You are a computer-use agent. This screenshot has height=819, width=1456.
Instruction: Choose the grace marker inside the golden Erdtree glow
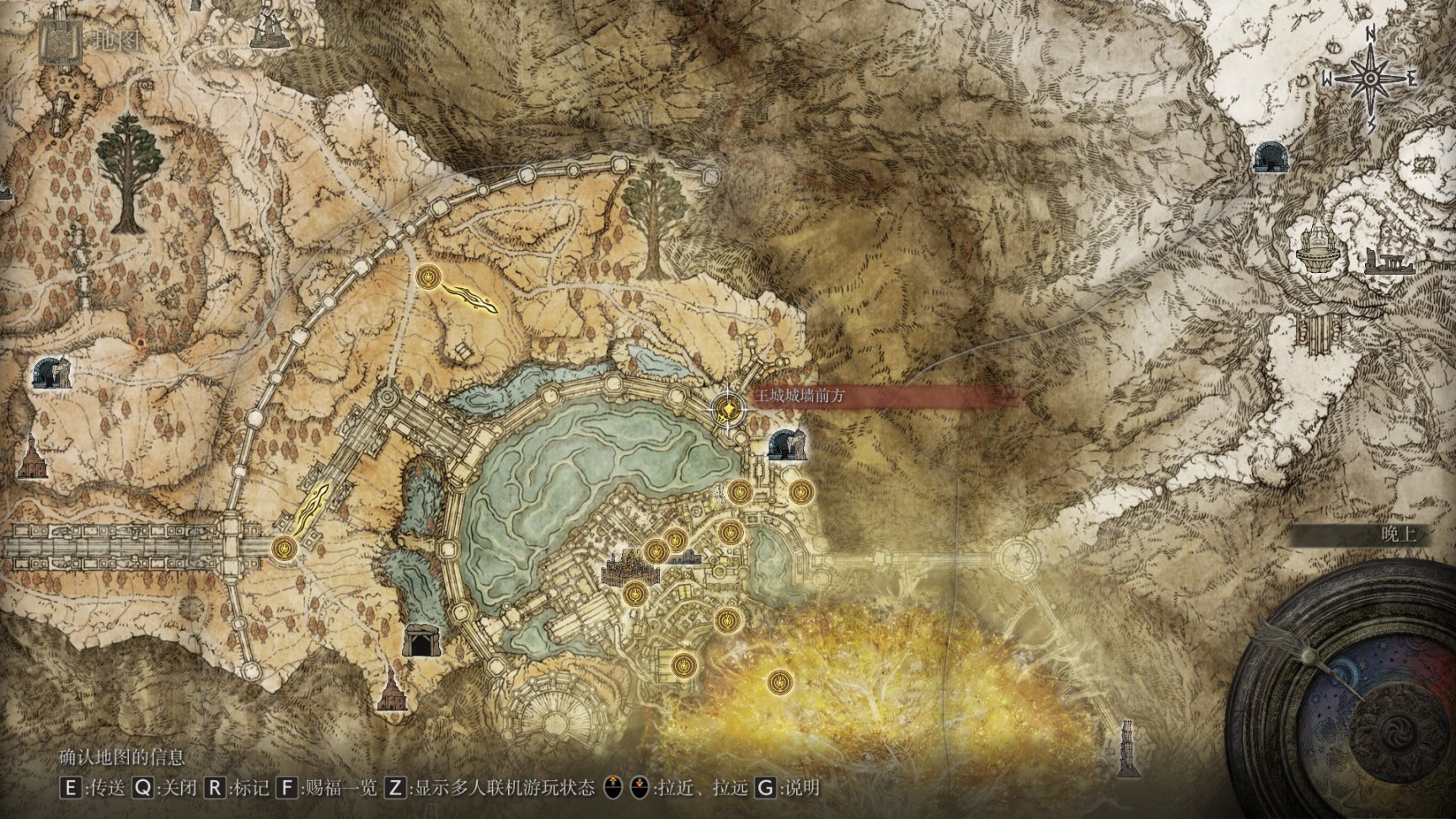click(x=780, y=680)
